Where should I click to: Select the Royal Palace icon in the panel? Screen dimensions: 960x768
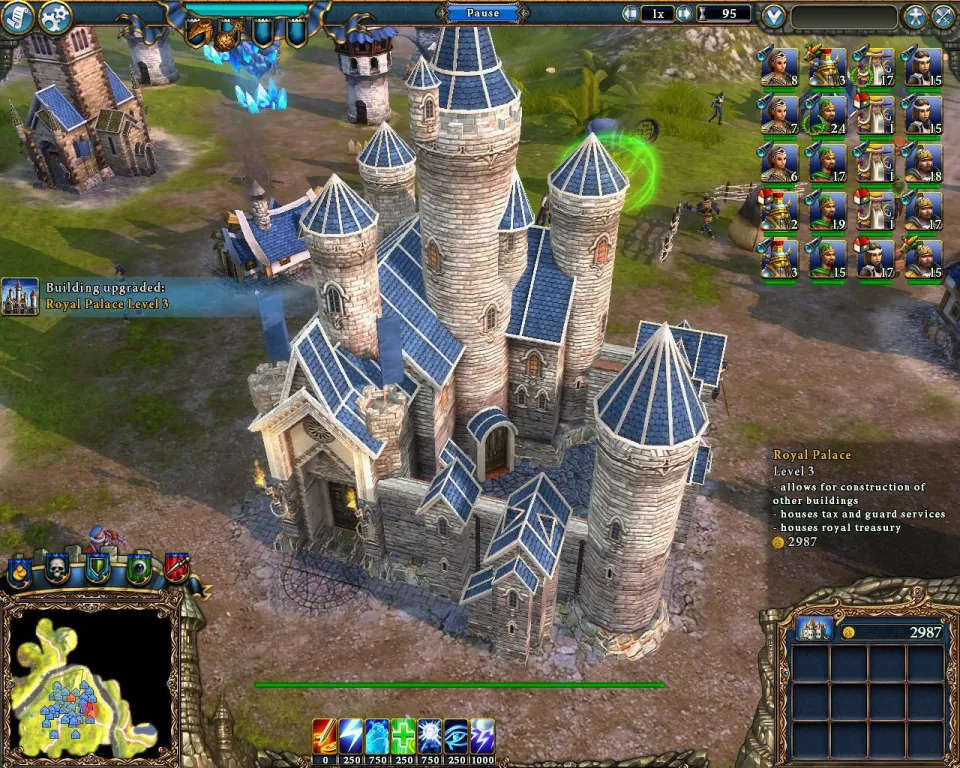coord(814,630)
